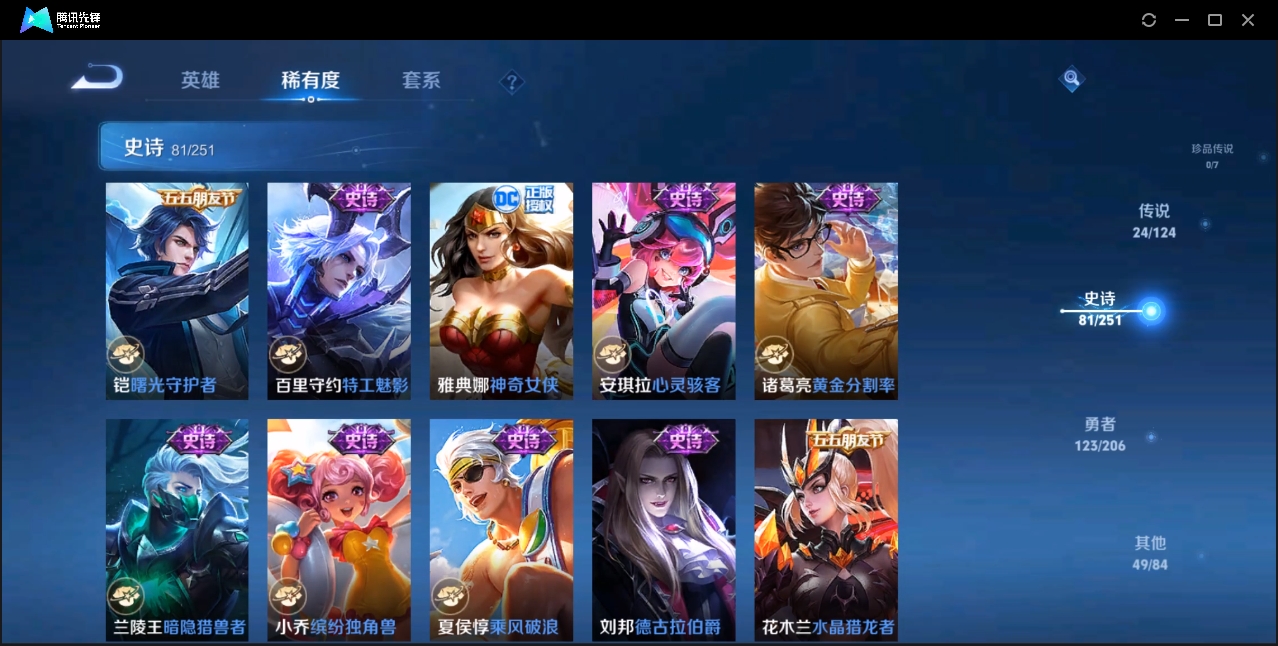The width and height of the screenshot is (1278, 646).
Task: Select 百里守约 特工魅影 skin card
Action: click(339, 291)
